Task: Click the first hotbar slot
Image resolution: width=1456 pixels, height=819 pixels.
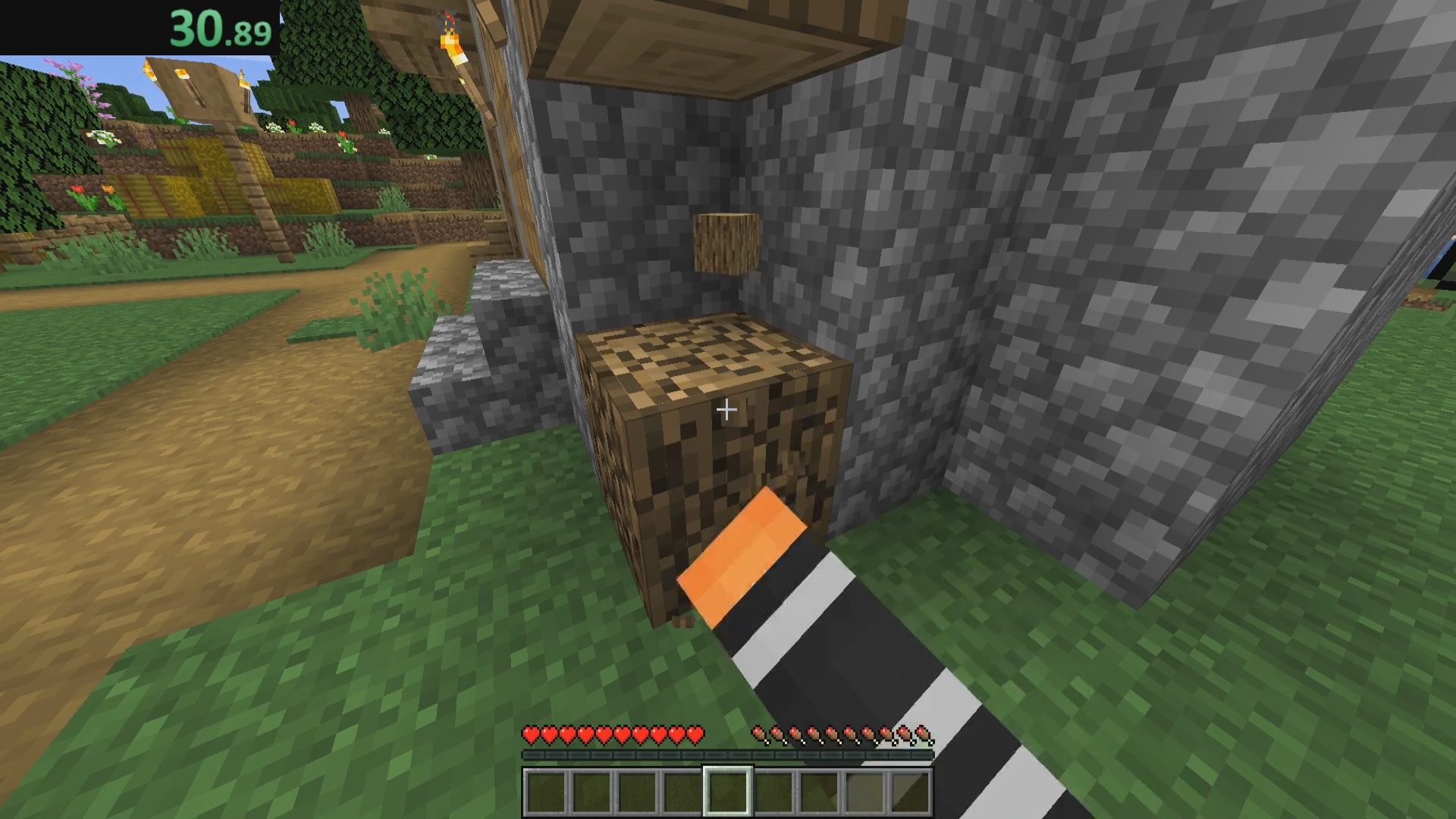Action: point(544,791)
